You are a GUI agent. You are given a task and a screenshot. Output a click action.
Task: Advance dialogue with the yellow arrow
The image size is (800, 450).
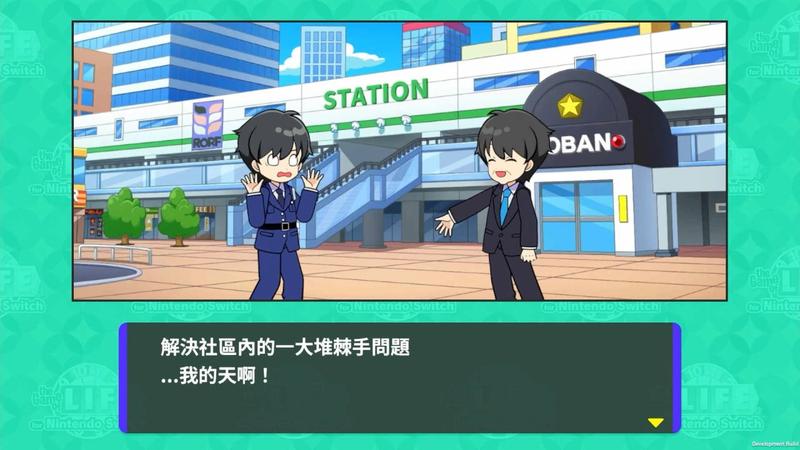tap(655, 422)
